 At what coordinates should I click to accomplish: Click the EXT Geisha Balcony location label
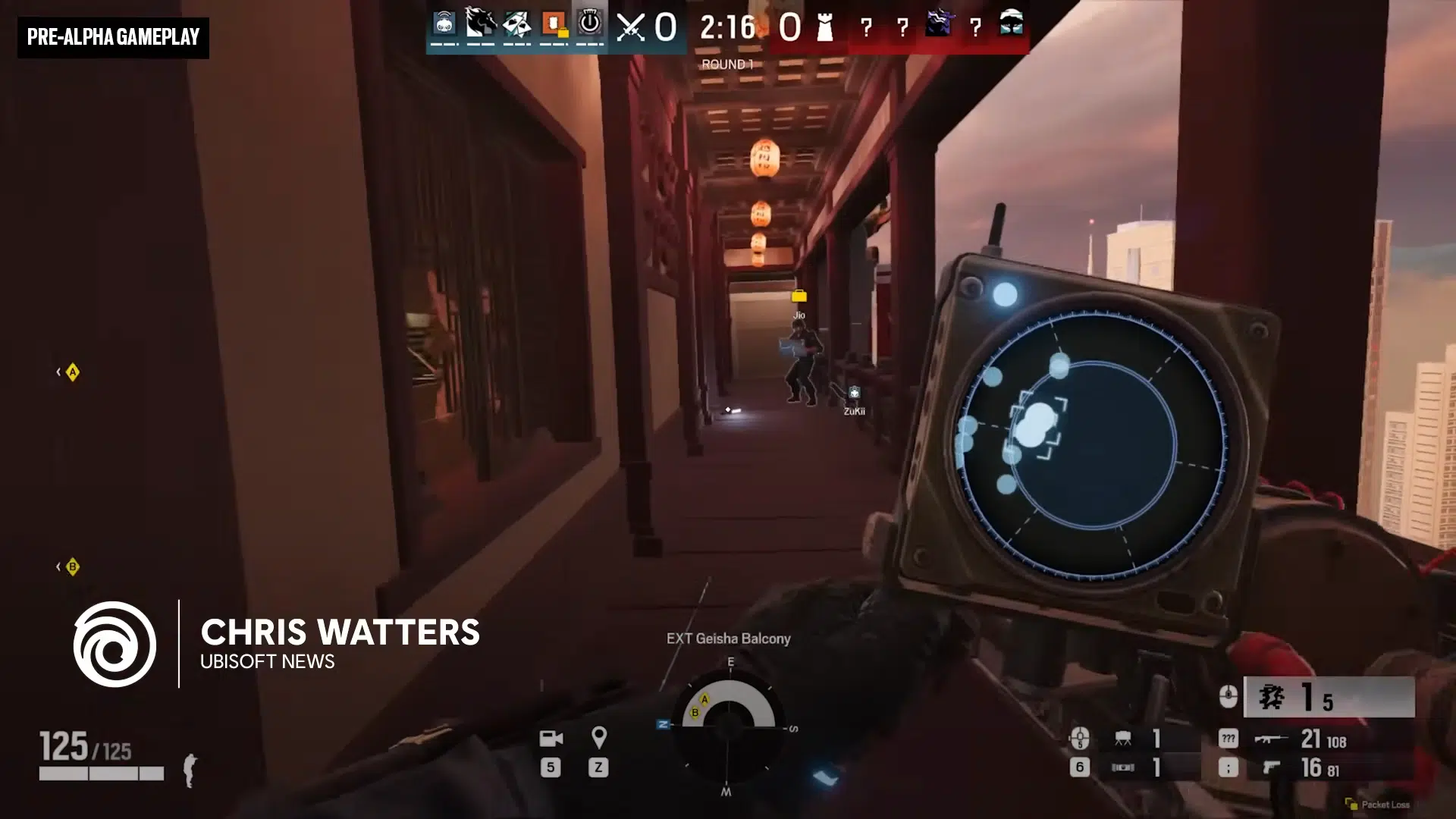[727, 639]
